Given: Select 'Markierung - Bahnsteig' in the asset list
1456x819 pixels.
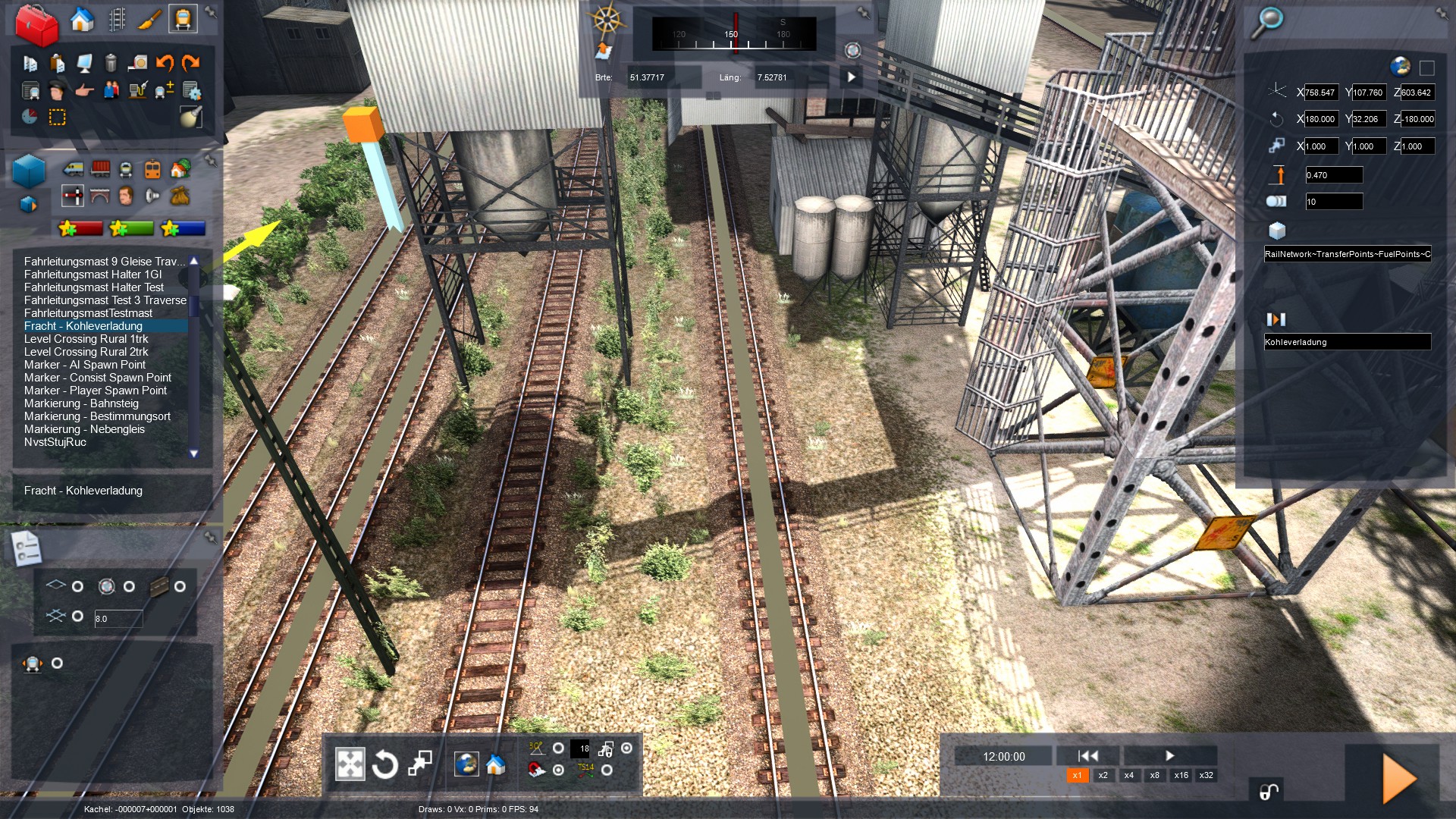Looking at the screenshot, I should click(81, 403).
